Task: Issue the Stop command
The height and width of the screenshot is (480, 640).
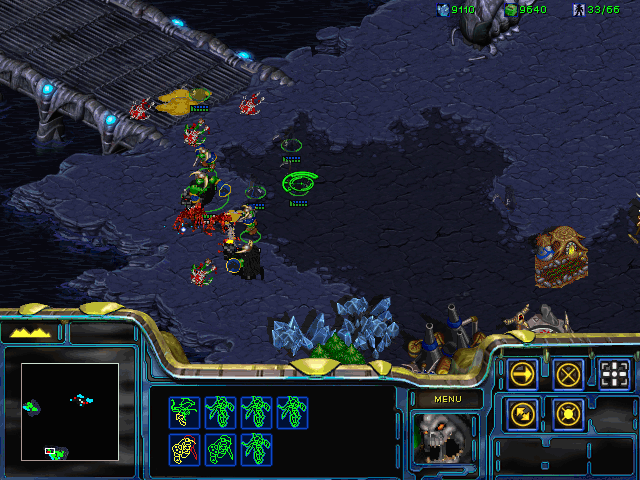Action: click(568, 374)
